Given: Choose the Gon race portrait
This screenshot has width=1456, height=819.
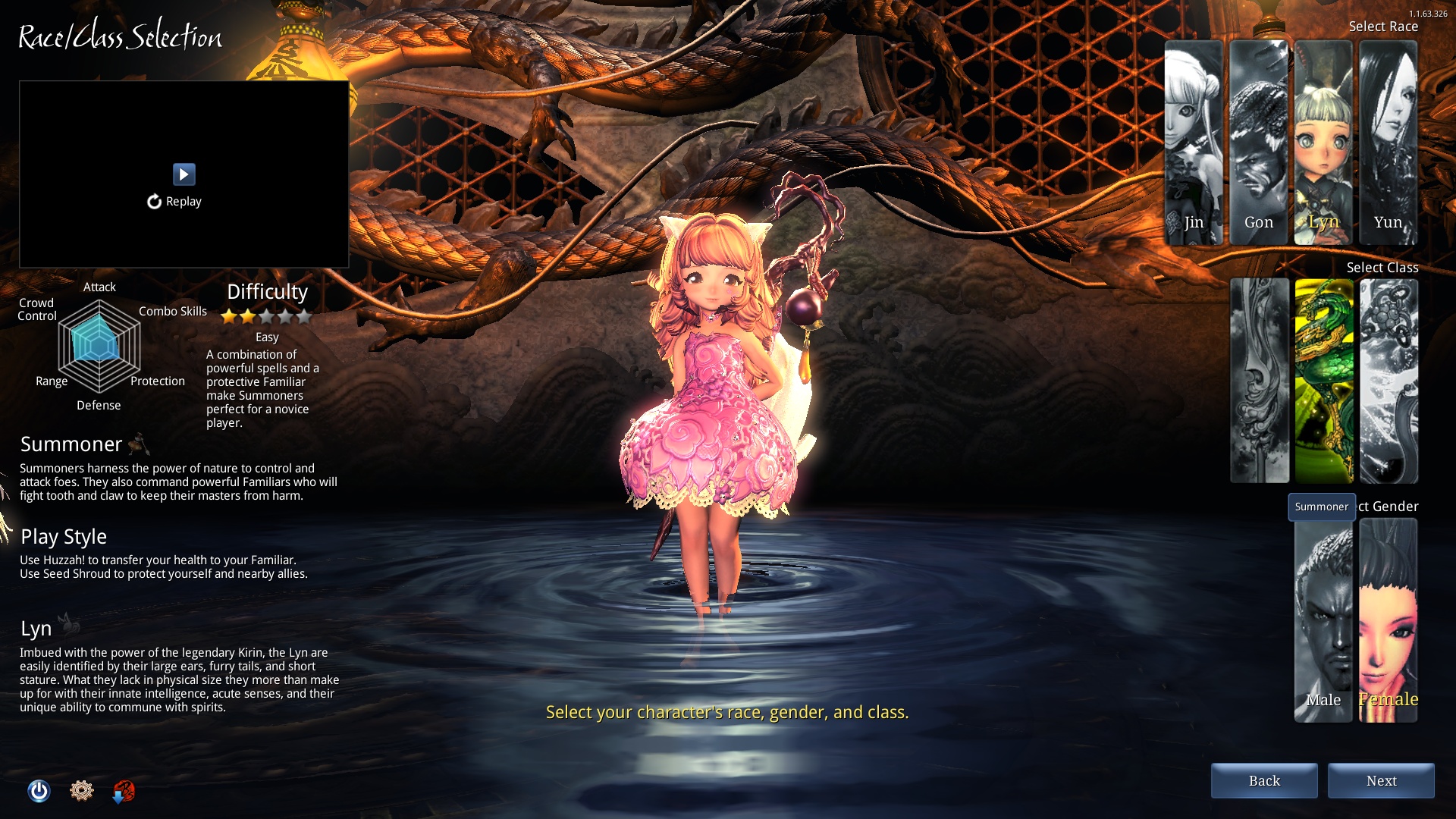Looking at the screenshot, I should click(1258, 143).
